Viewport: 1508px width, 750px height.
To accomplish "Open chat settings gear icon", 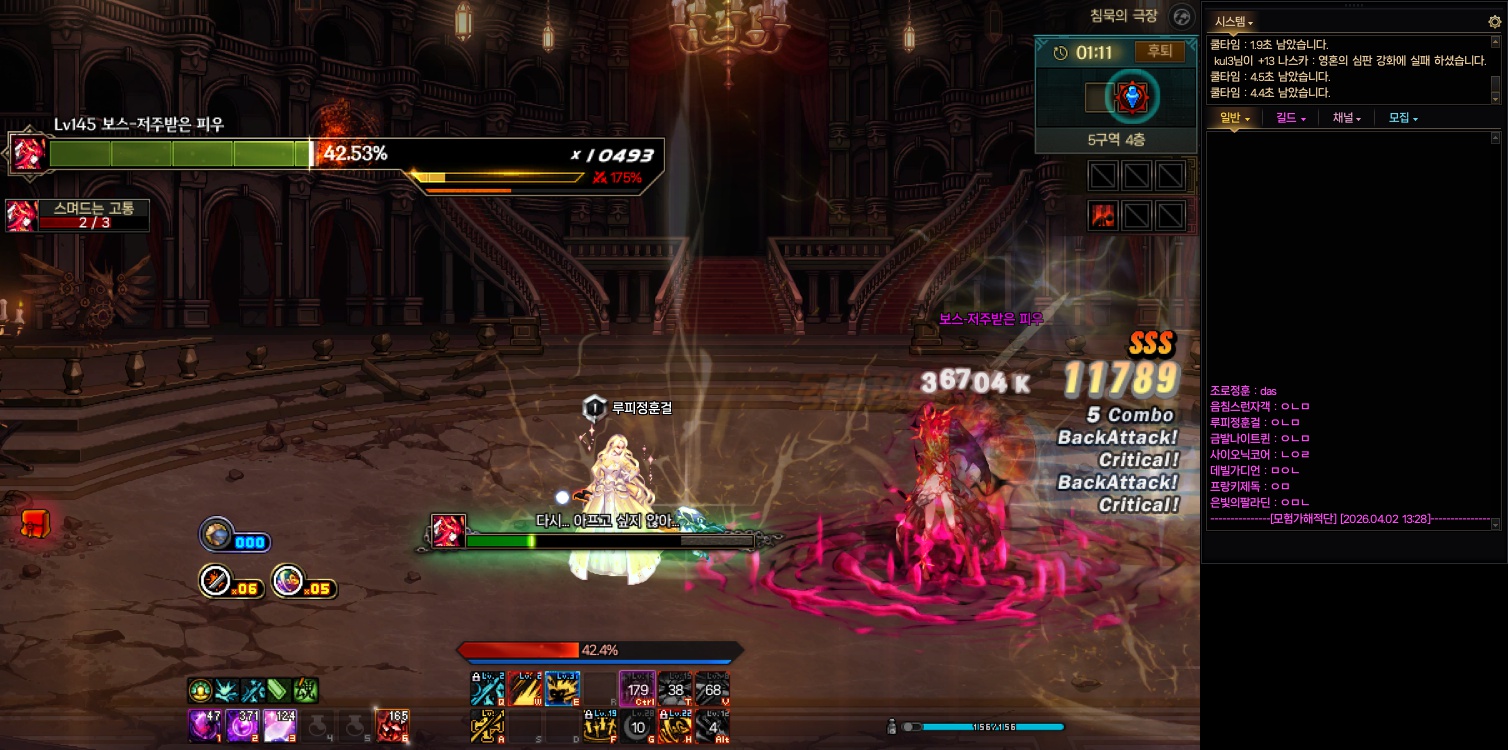I will pos(1495,21).
